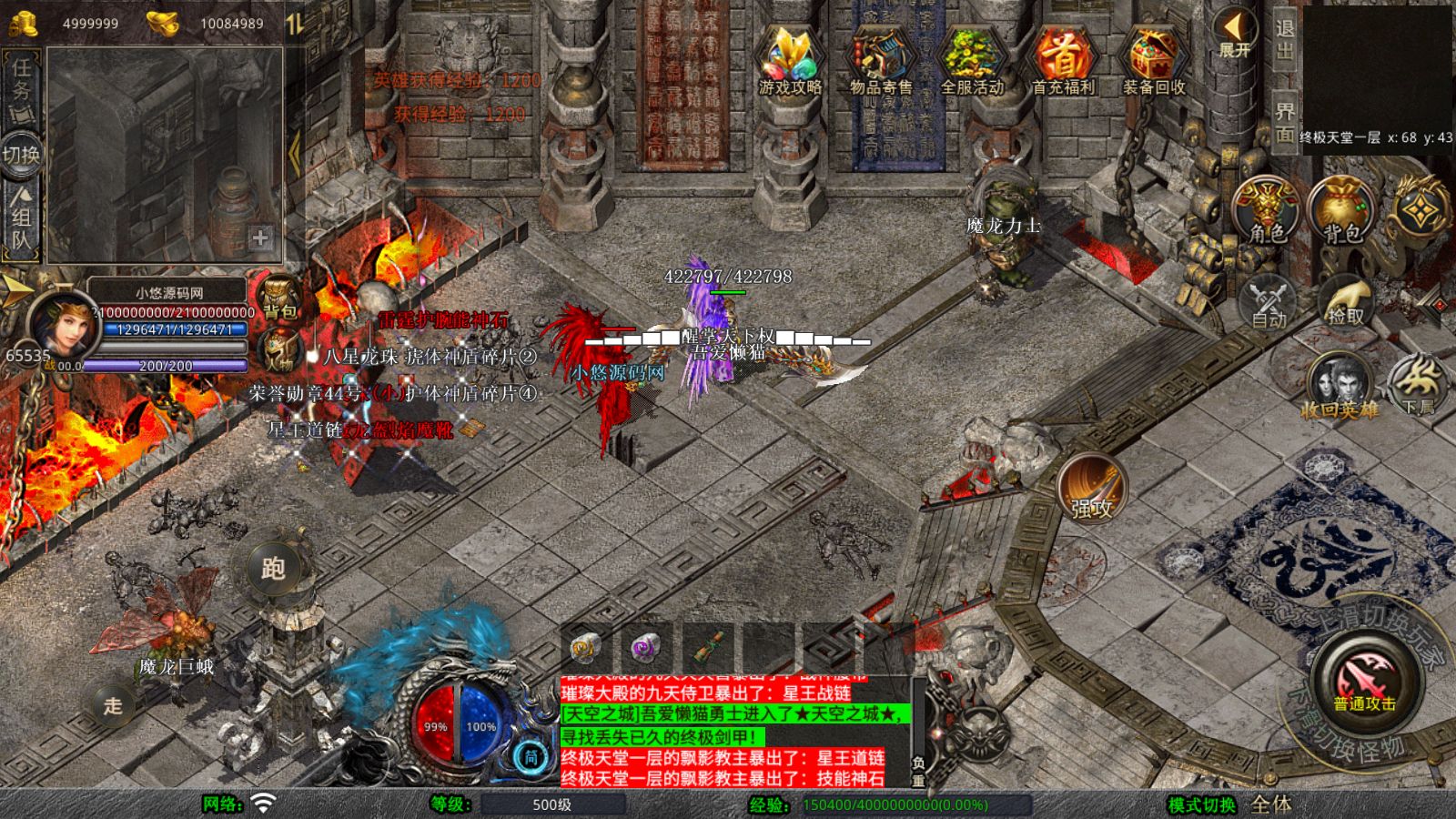Open the 装备回收 equipment recycling
This screenshot has height=819, width=1456.
[x=1154, y=61]
